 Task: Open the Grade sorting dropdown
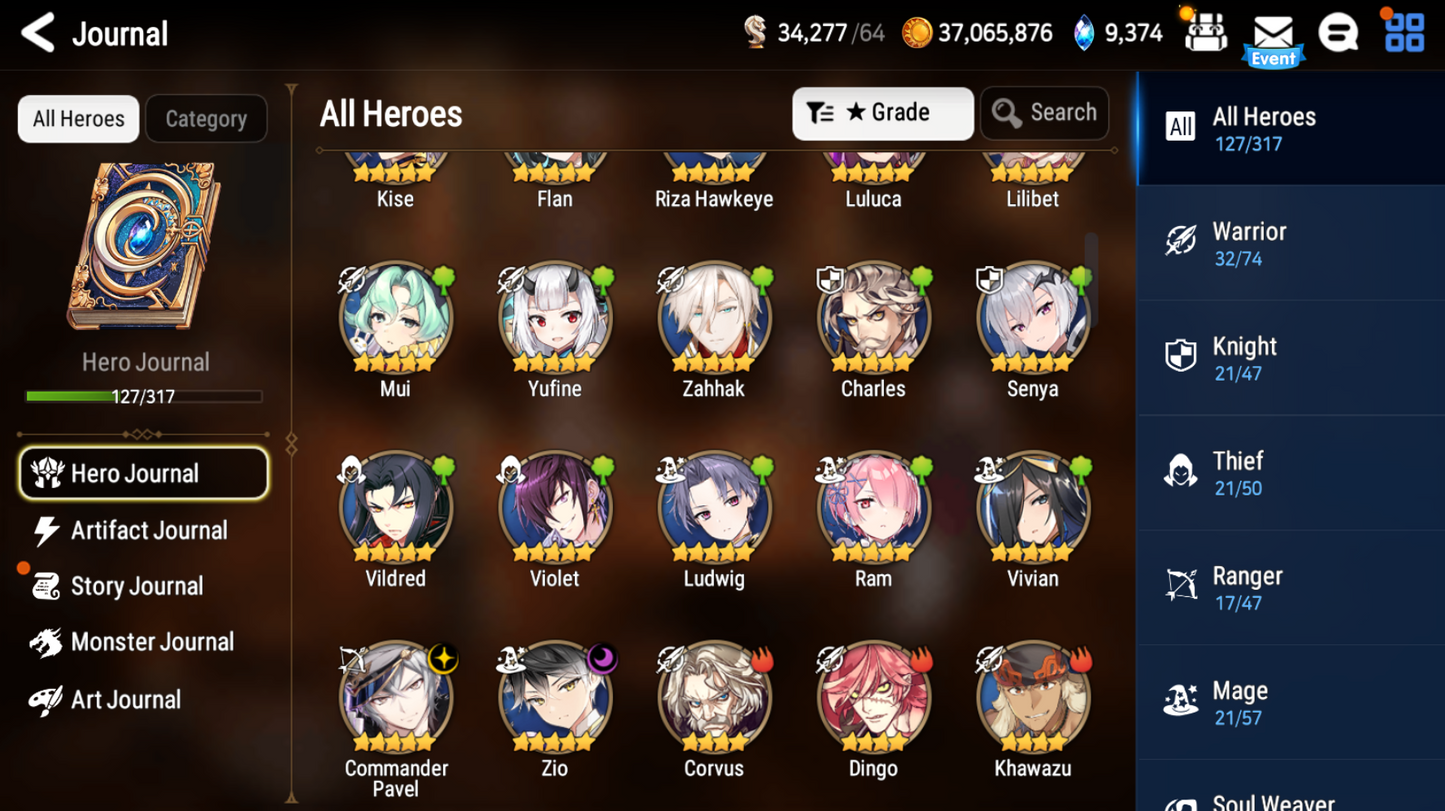click(x=882, y=113)
